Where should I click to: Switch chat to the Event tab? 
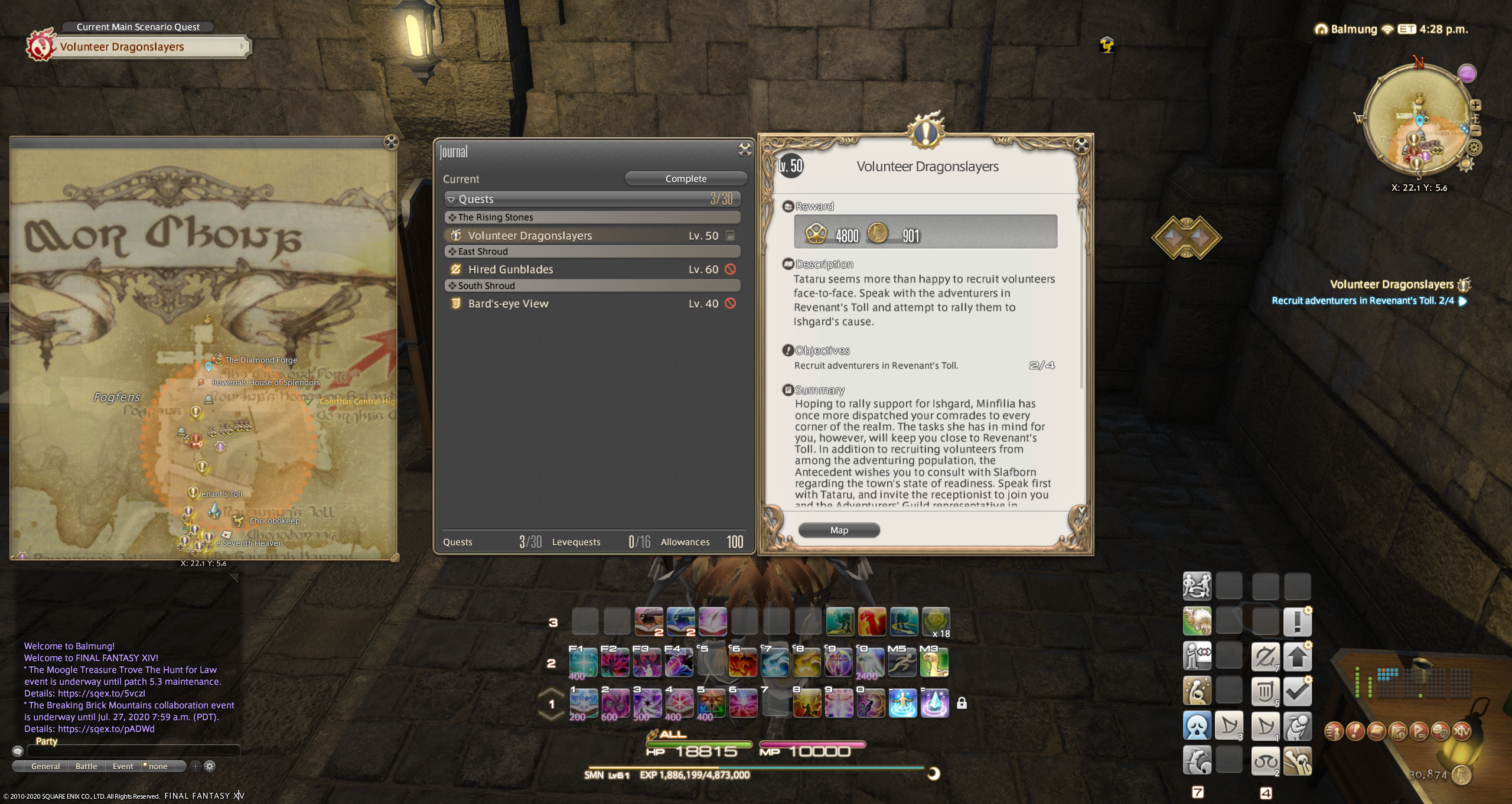coord(123,766)
